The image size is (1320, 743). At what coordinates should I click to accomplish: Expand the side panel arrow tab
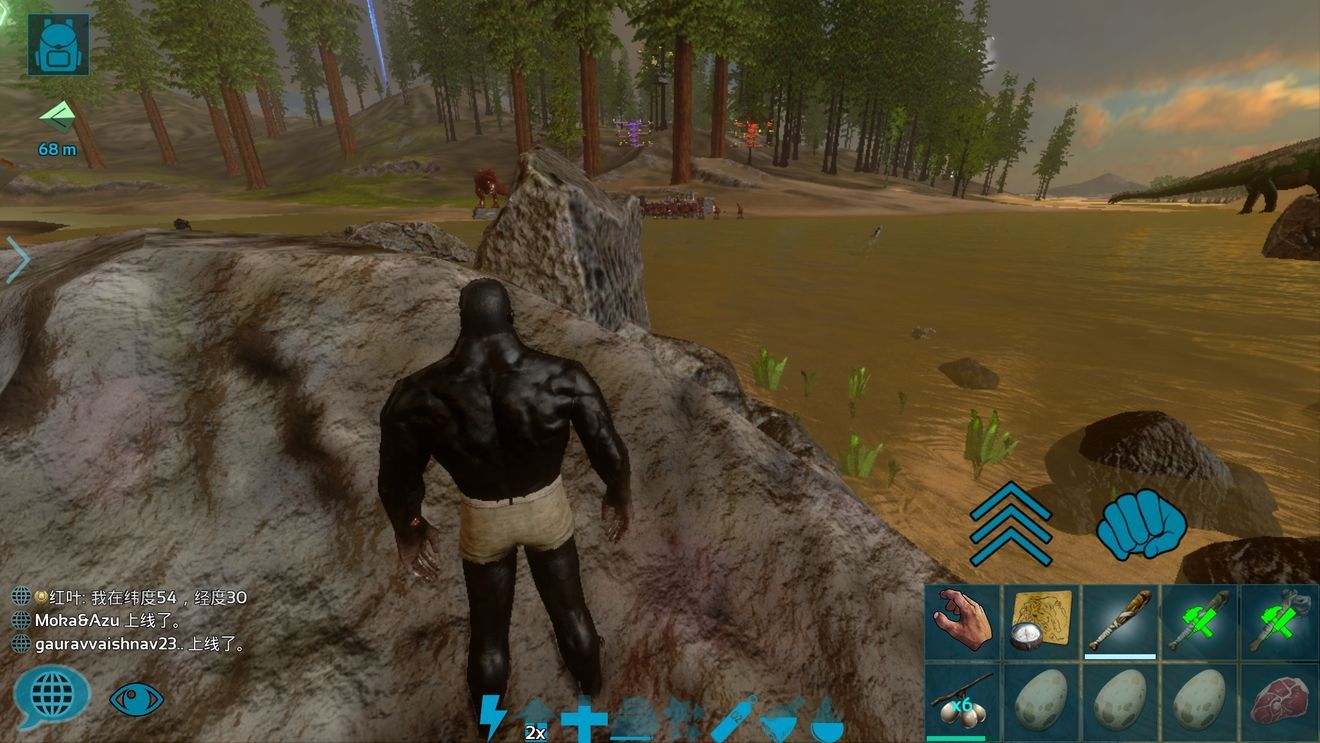(x=17, y=260)
